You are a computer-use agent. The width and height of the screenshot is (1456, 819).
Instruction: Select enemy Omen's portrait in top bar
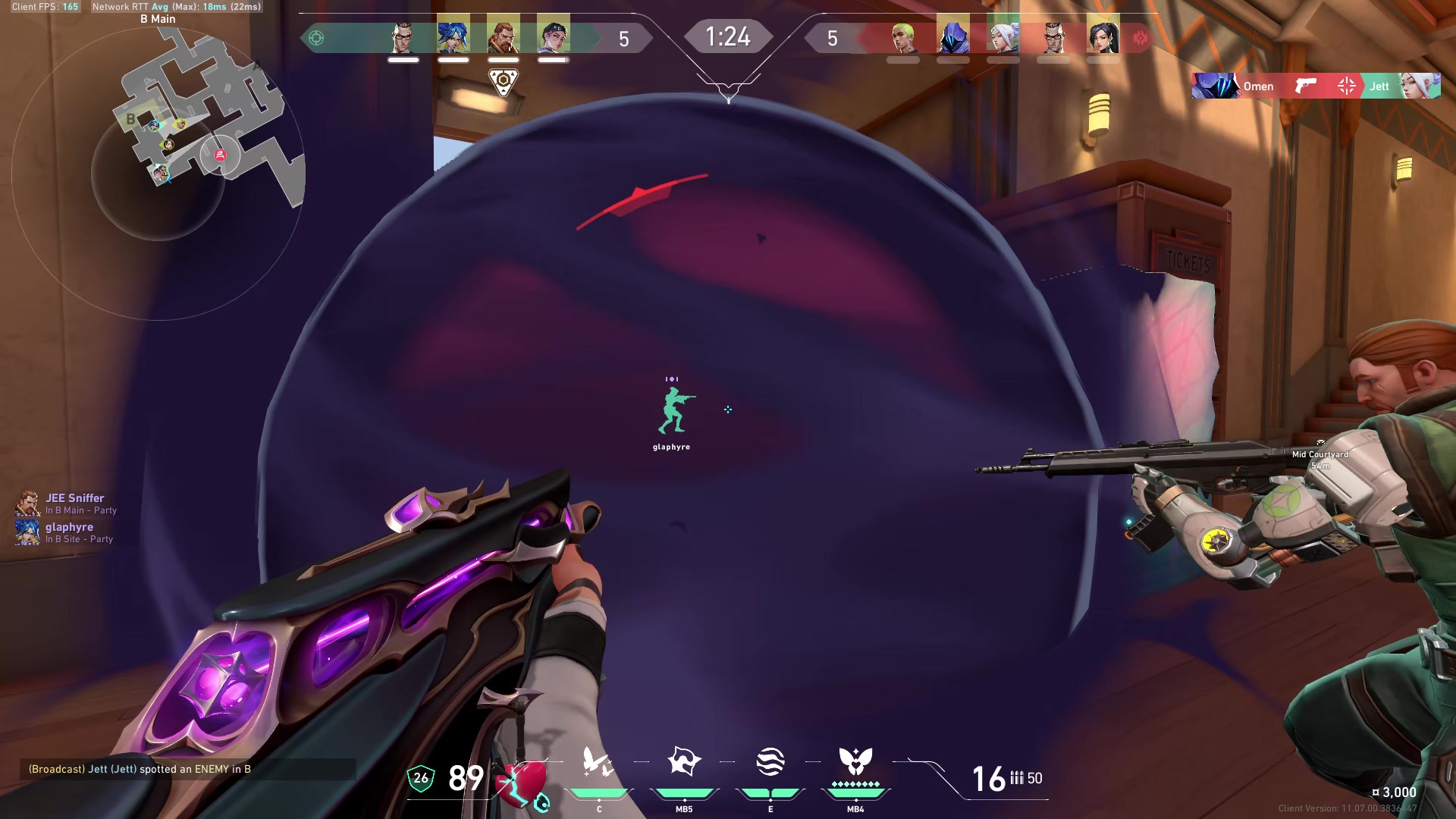pyautogui.click(x=953, y=37)
